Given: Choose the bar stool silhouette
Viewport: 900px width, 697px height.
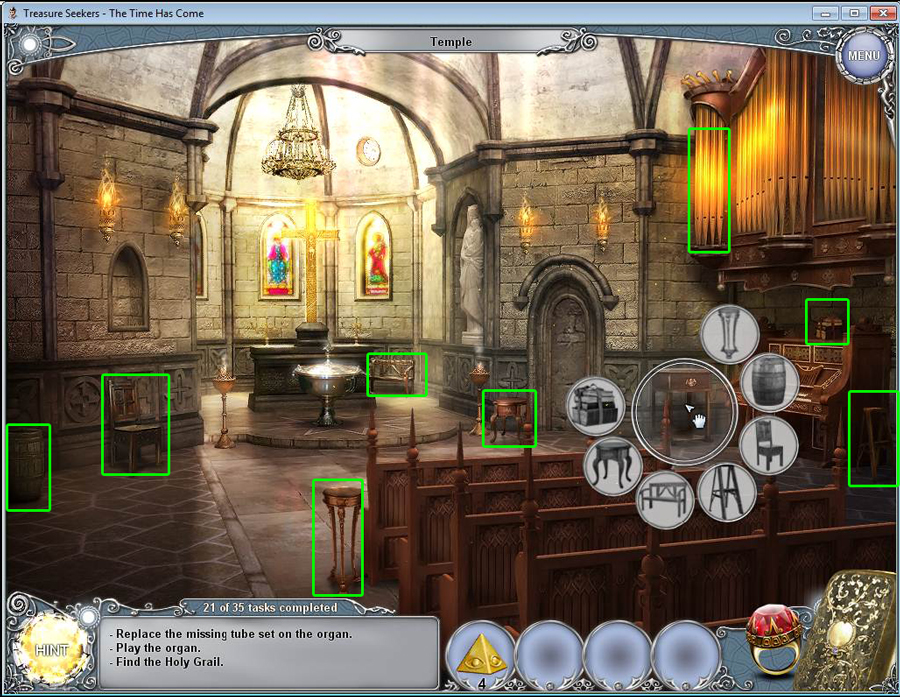Looking at the screenshot, I should click(726, 491).
